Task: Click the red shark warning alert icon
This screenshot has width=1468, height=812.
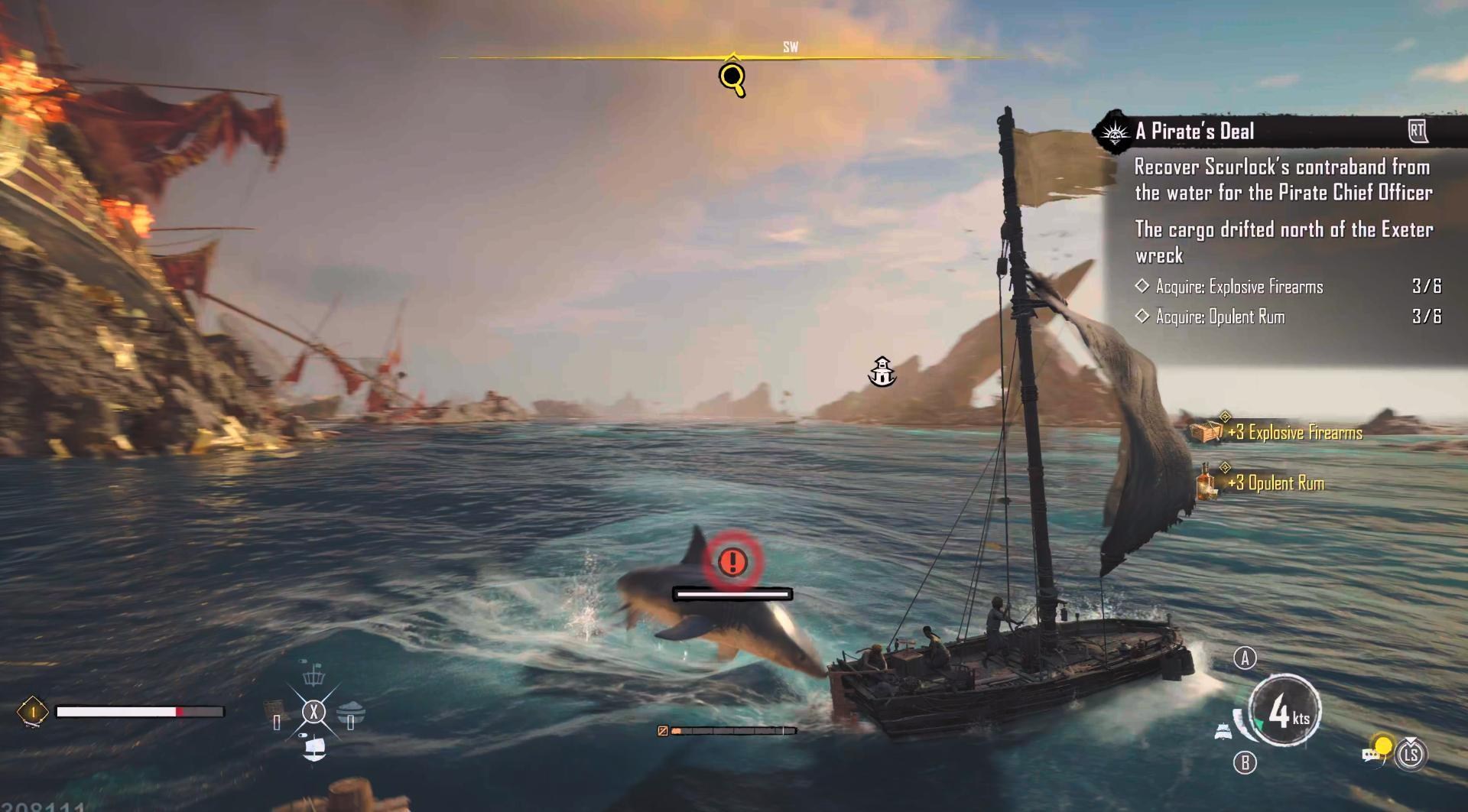Action: click(732, 562)
